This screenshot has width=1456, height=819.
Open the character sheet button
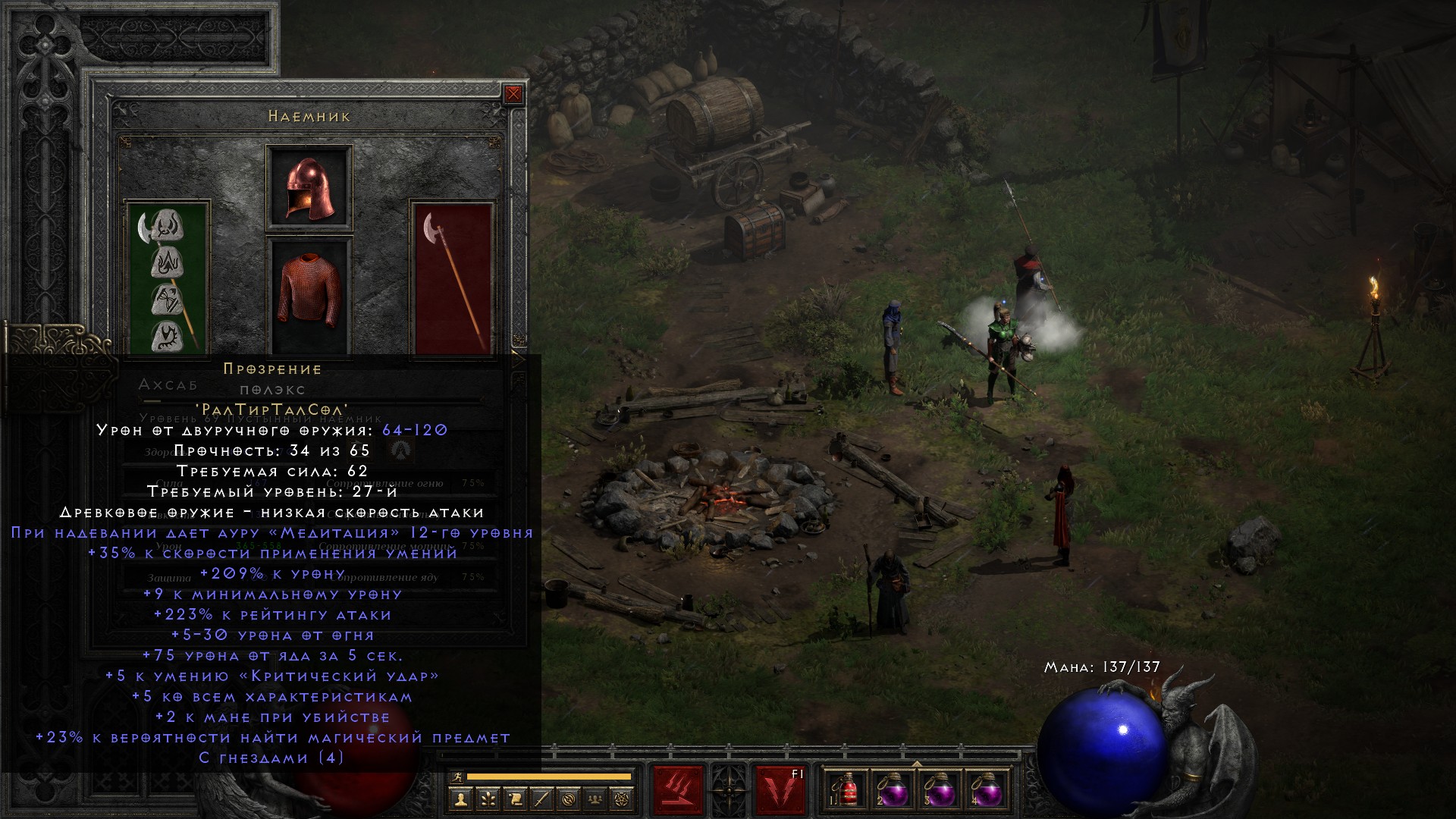click(x=460, y=799)
